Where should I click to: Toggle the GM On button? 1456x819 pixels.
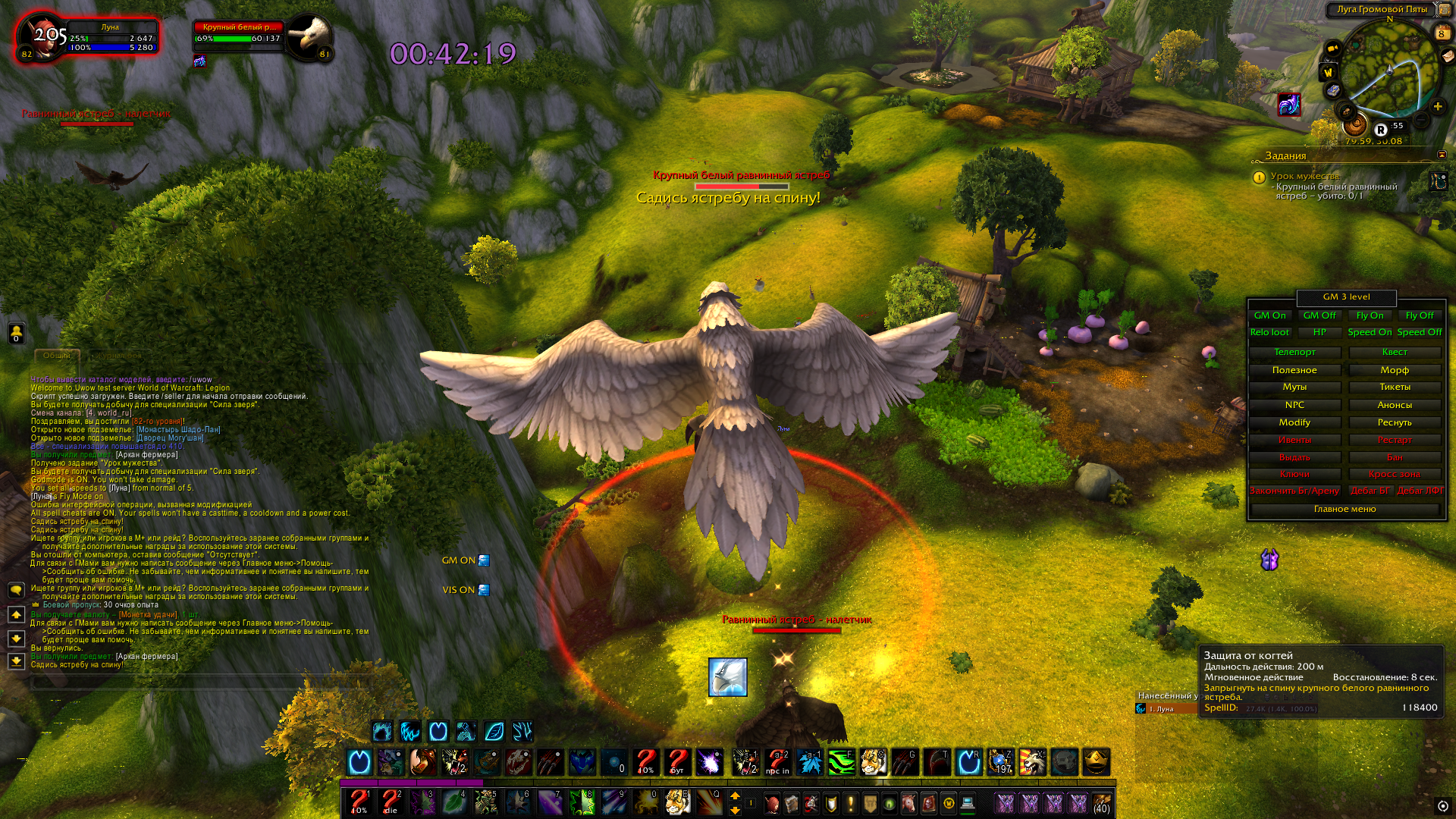[x=1269, y=315]
